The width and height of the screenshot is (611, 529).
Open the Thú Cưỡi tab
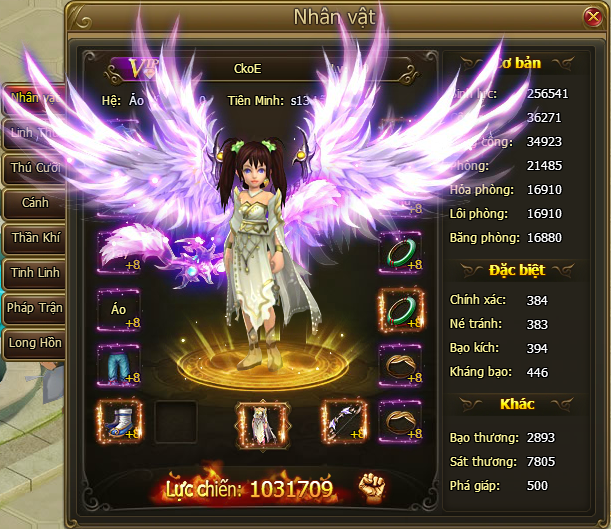tap(35, 168)
